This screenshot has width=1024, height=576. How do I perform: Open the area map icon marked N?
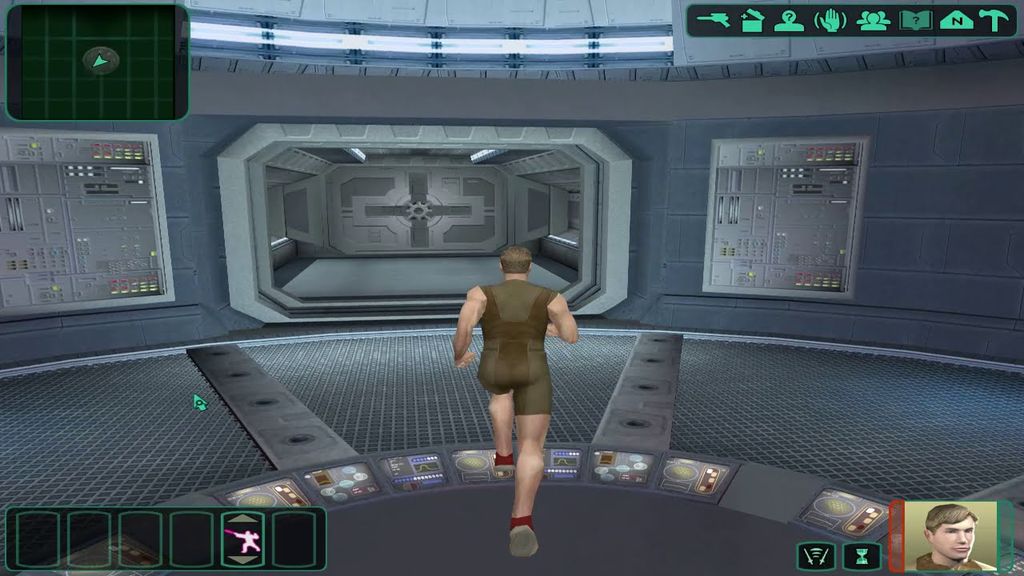pos(956,20)
